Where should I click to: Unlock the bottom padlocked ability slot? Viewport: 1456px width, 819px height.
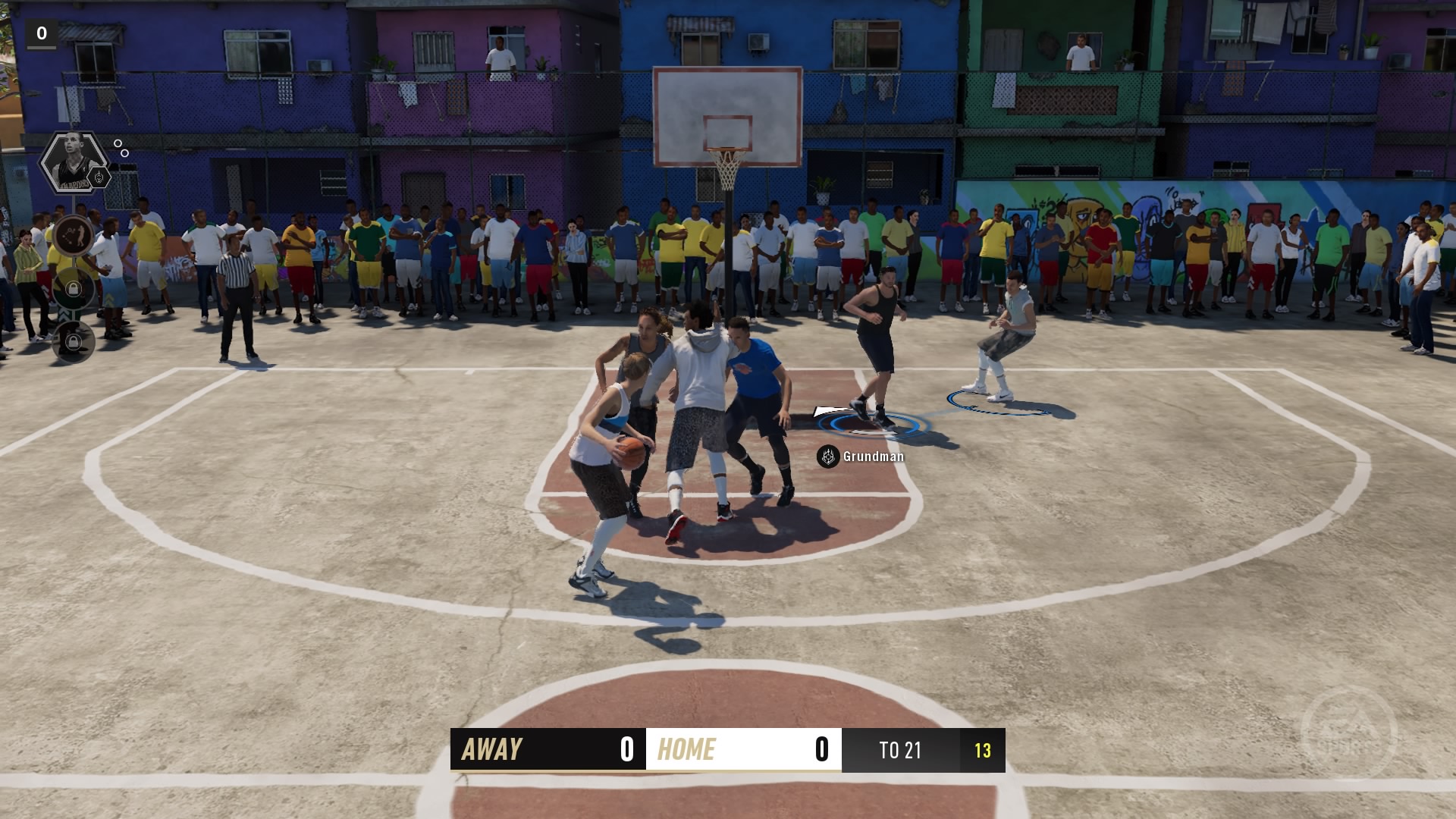[x=74, y=340]
